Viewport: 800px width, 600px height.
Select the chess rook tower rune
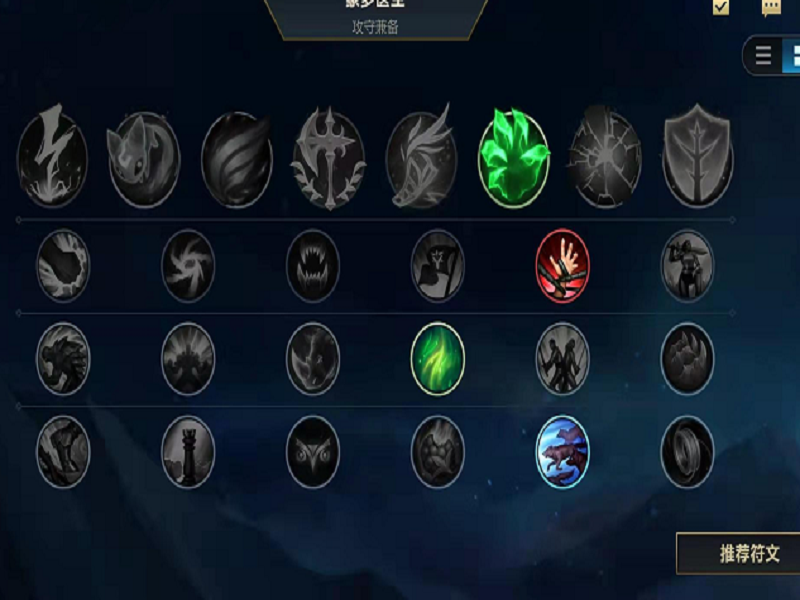[188, 452]
